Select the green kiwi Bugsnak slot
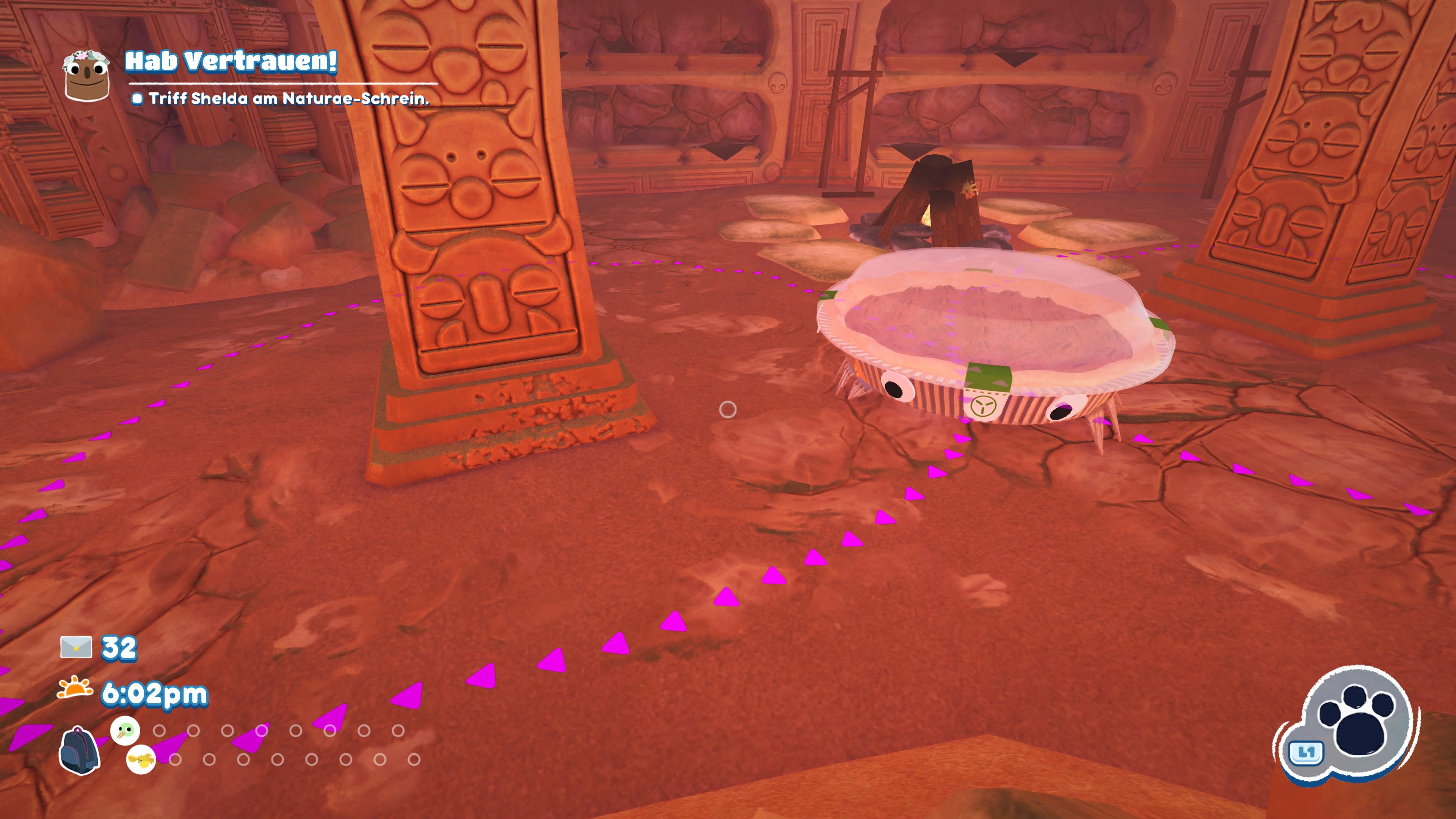 125,730
